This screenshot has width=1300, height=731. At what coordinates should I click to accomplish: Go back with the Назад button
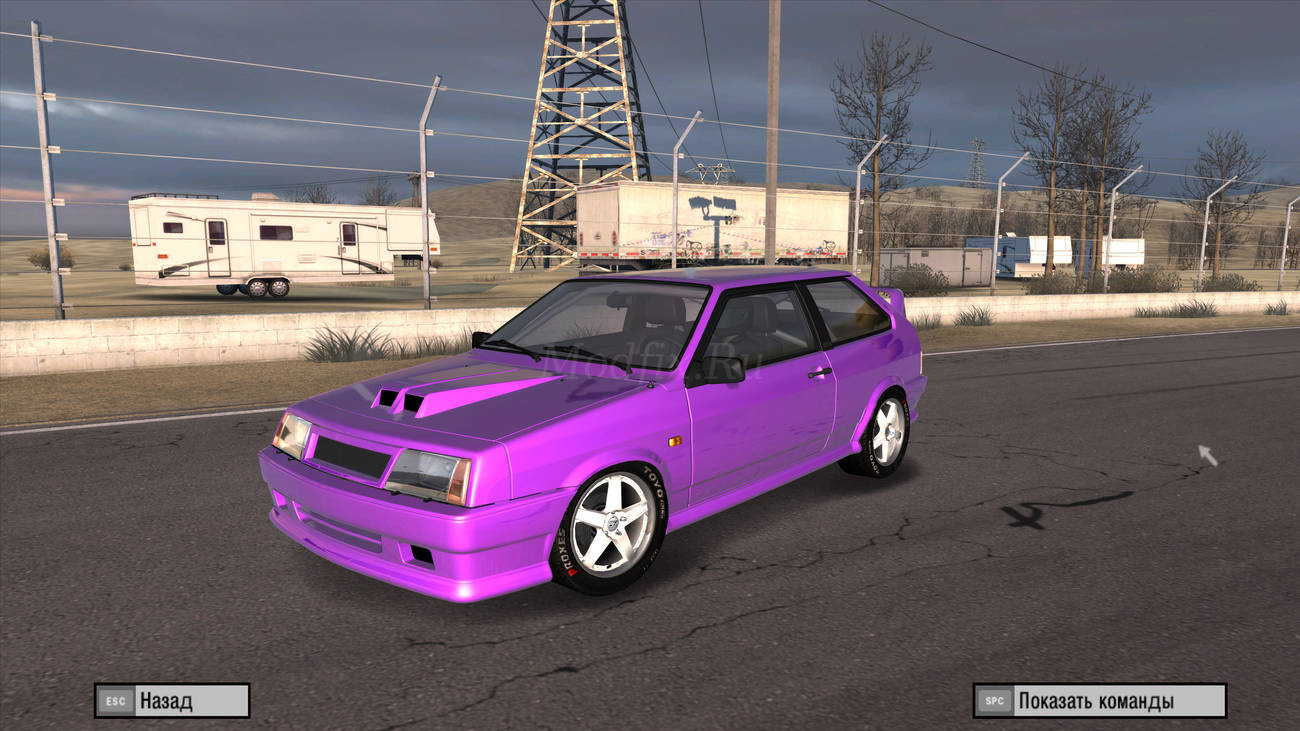[172, 700]
